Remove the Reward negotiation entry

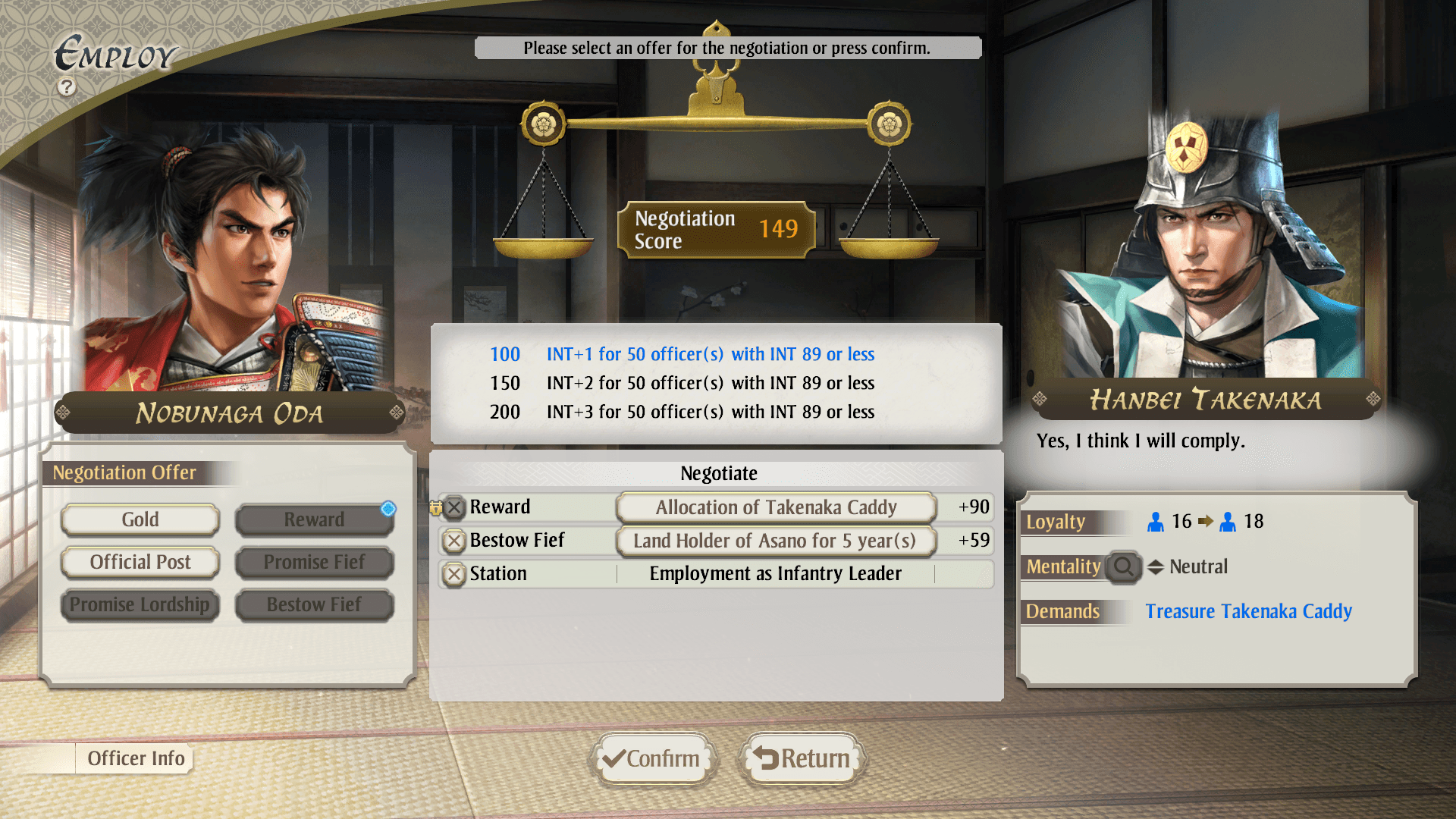click(454, 507)
